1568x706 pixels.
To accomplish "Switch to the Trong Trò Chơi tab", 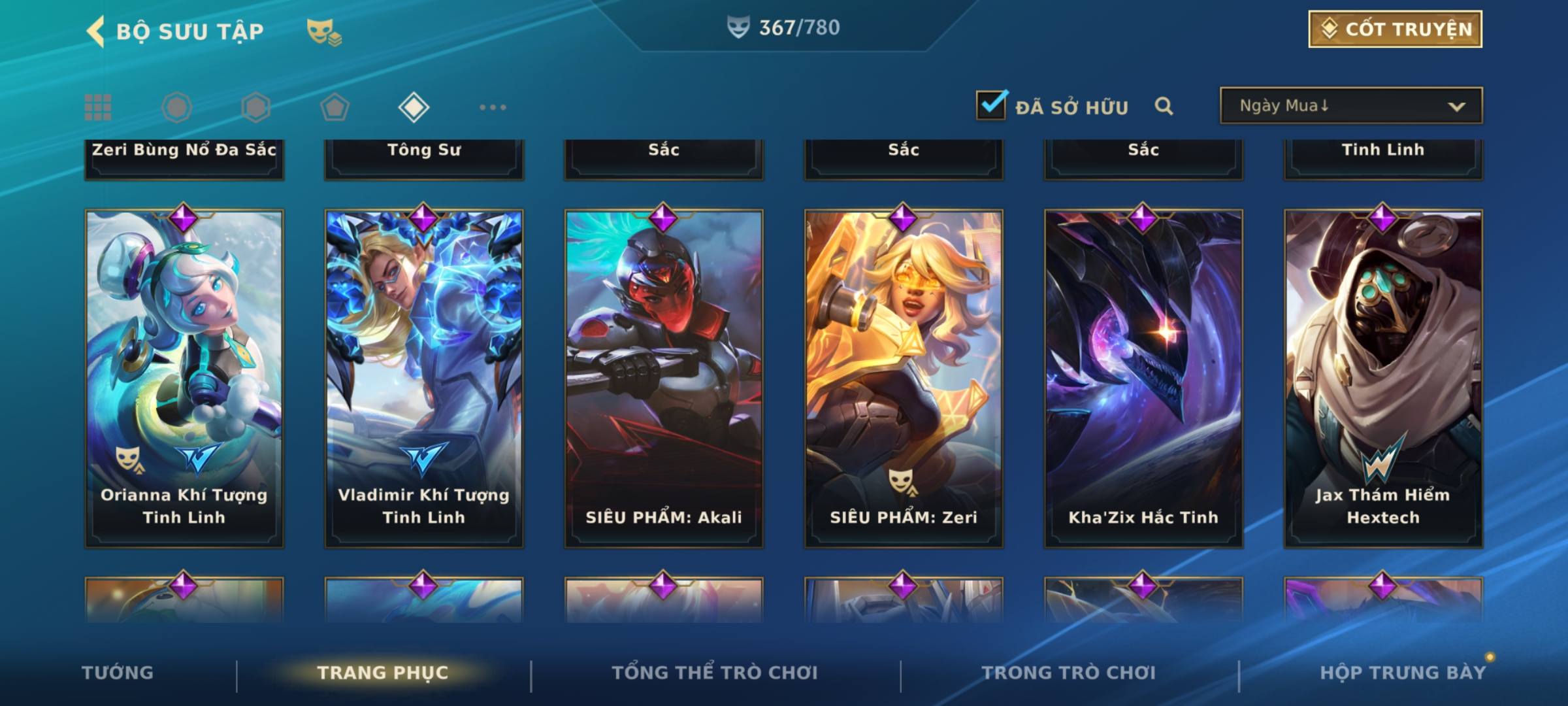I will pos(1069,673).
